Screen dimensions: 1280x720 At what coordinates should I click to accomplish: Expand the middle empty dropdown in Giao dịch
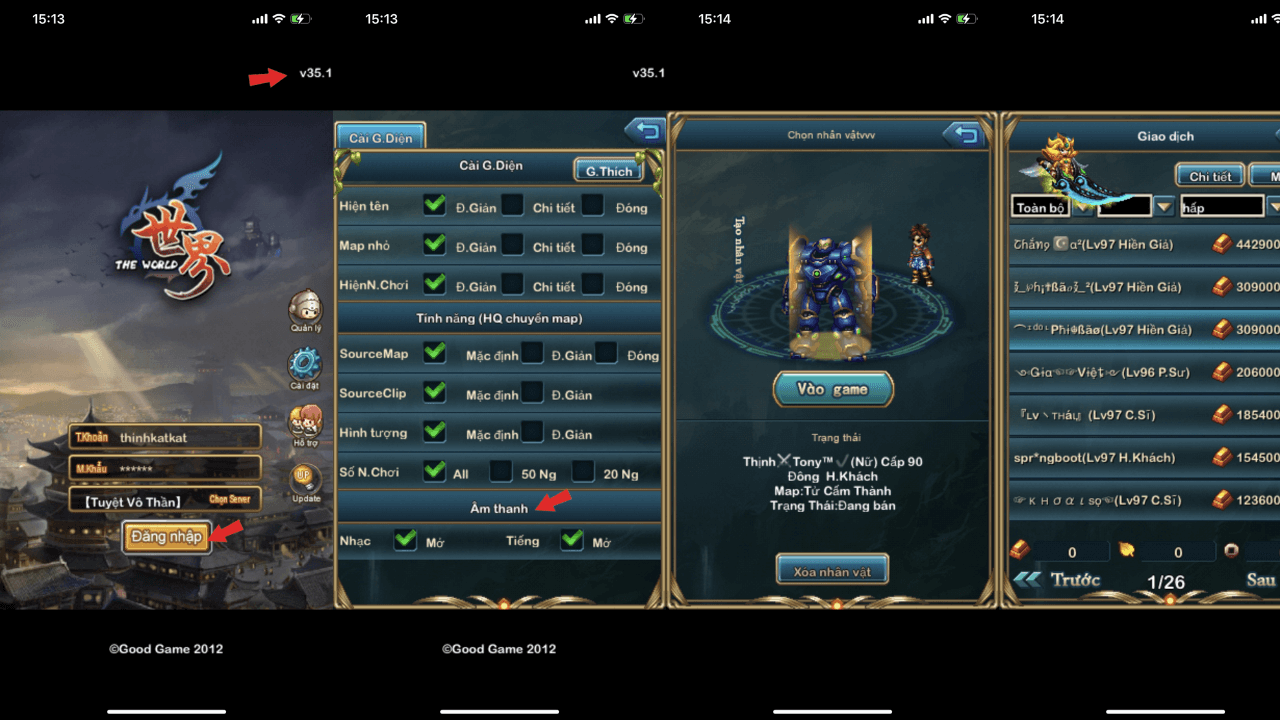click(x=1163, y=206)
